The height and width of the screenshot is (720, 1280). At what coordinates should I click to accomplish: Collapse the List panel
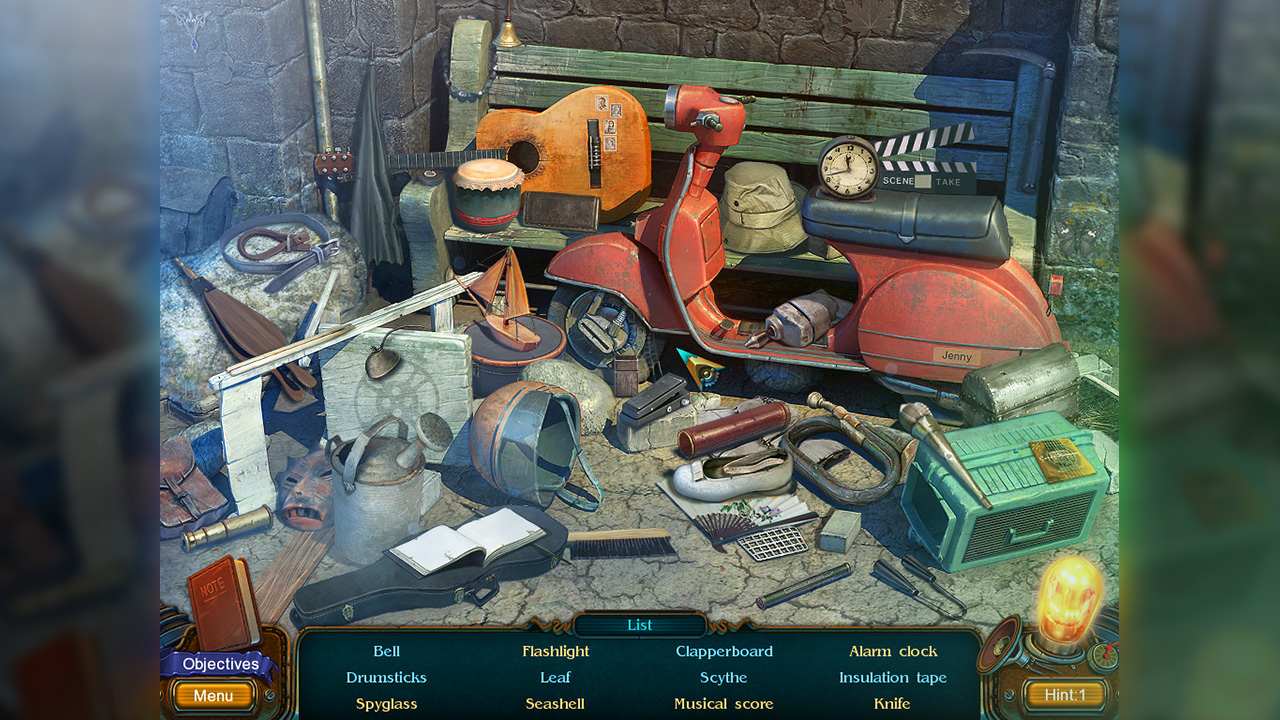639,624
